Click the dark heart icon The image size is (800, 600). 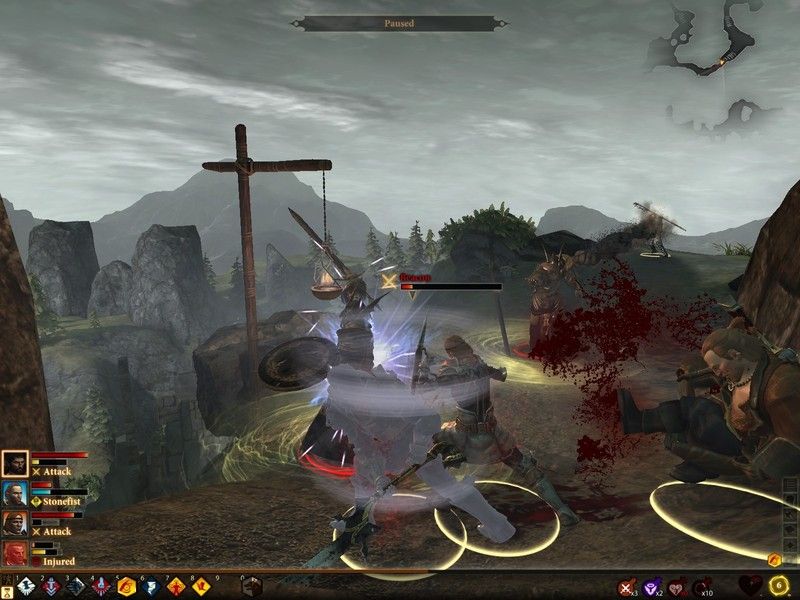click(x=750, y=586)
